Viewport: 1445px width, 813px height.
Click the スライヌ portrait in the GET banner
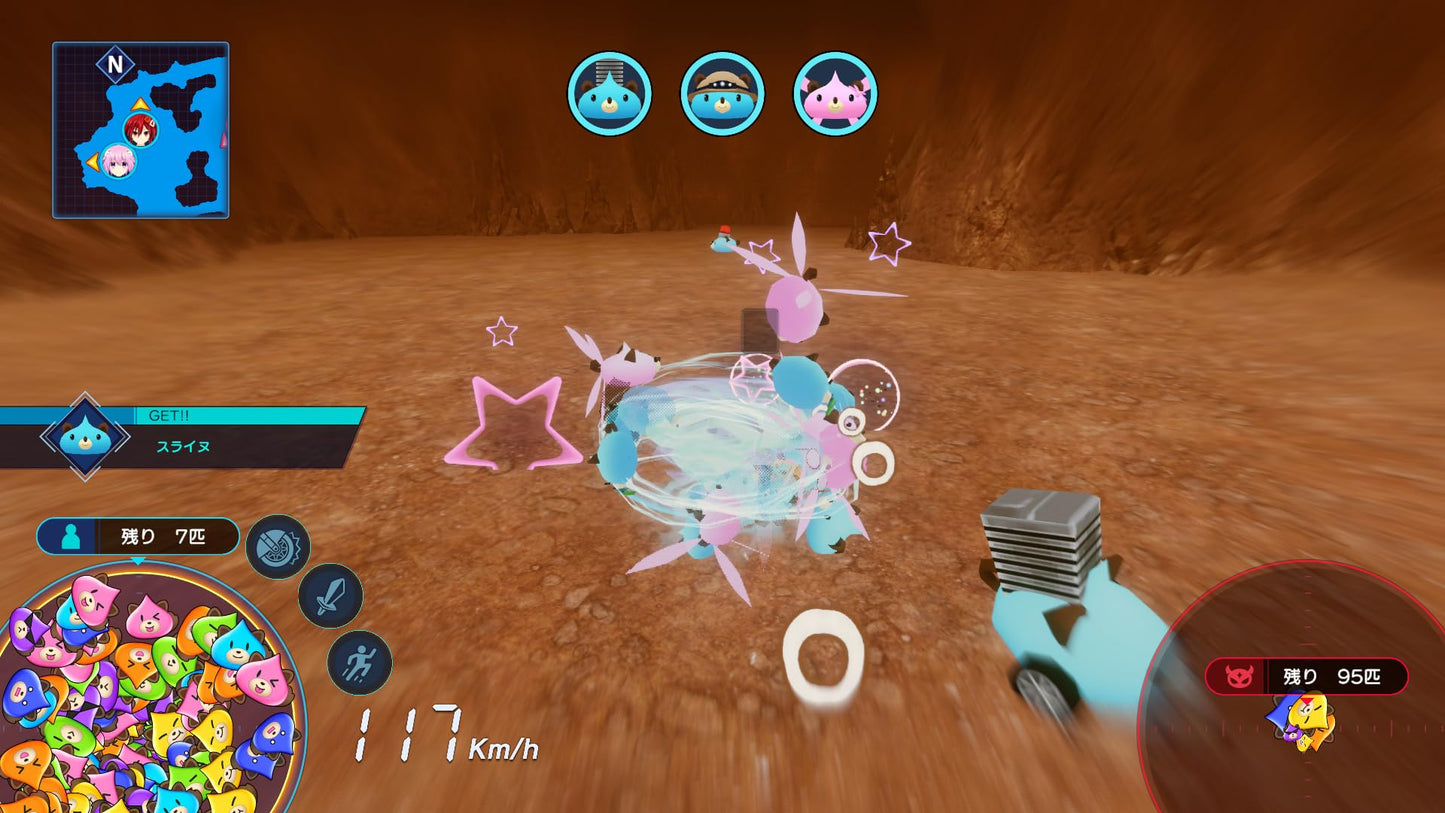[83, 435]
